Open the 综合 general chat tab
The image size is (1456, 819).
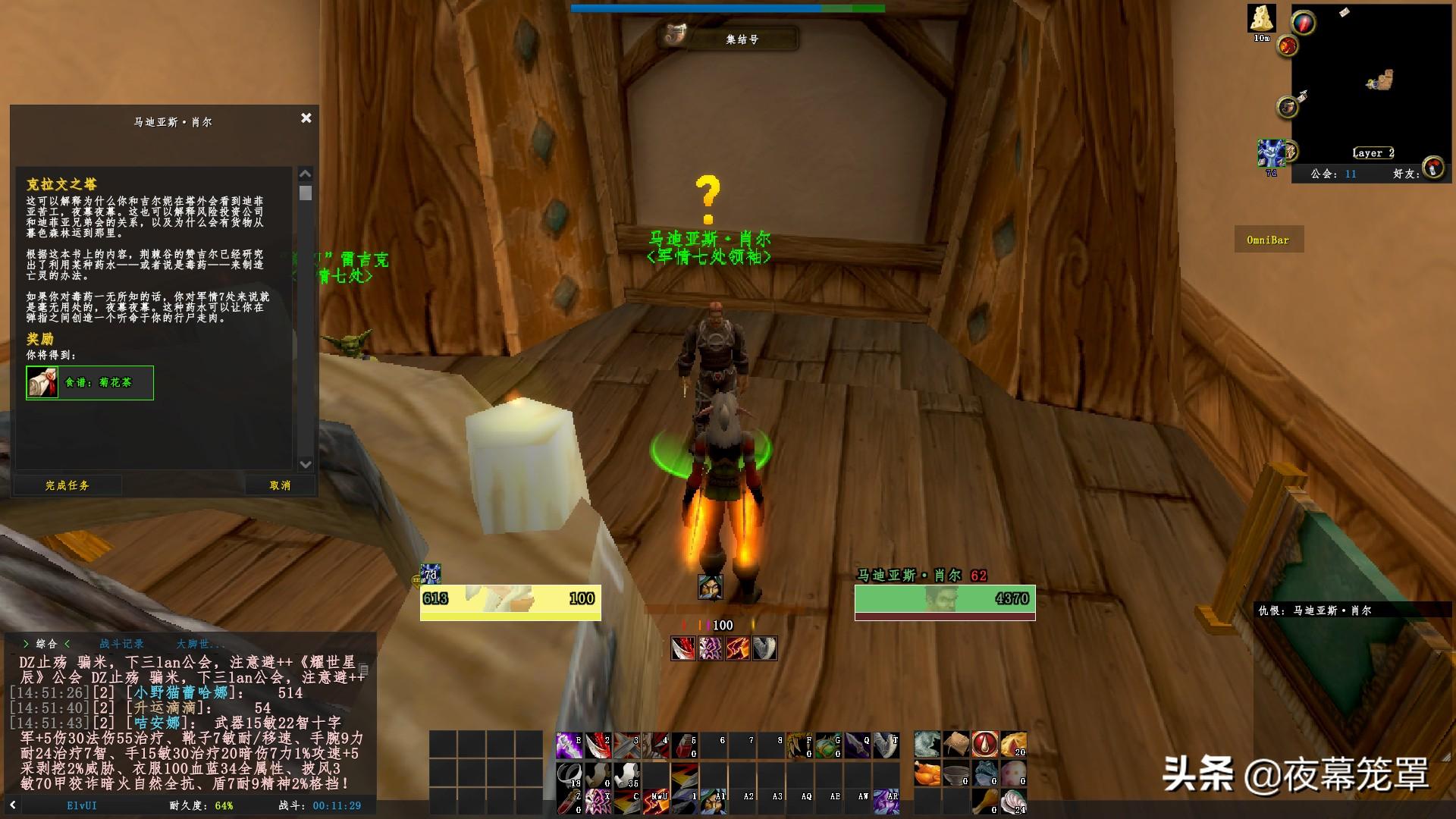(46, 644)
